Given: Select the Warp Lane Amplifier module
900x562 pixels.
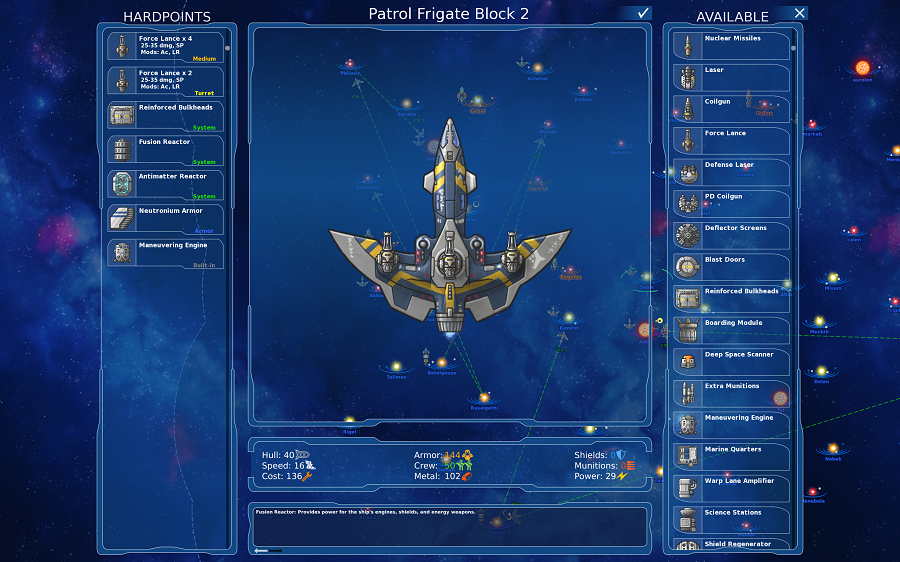Looking at the screenshot, I should pyautogui.click(x=731, y=488).
